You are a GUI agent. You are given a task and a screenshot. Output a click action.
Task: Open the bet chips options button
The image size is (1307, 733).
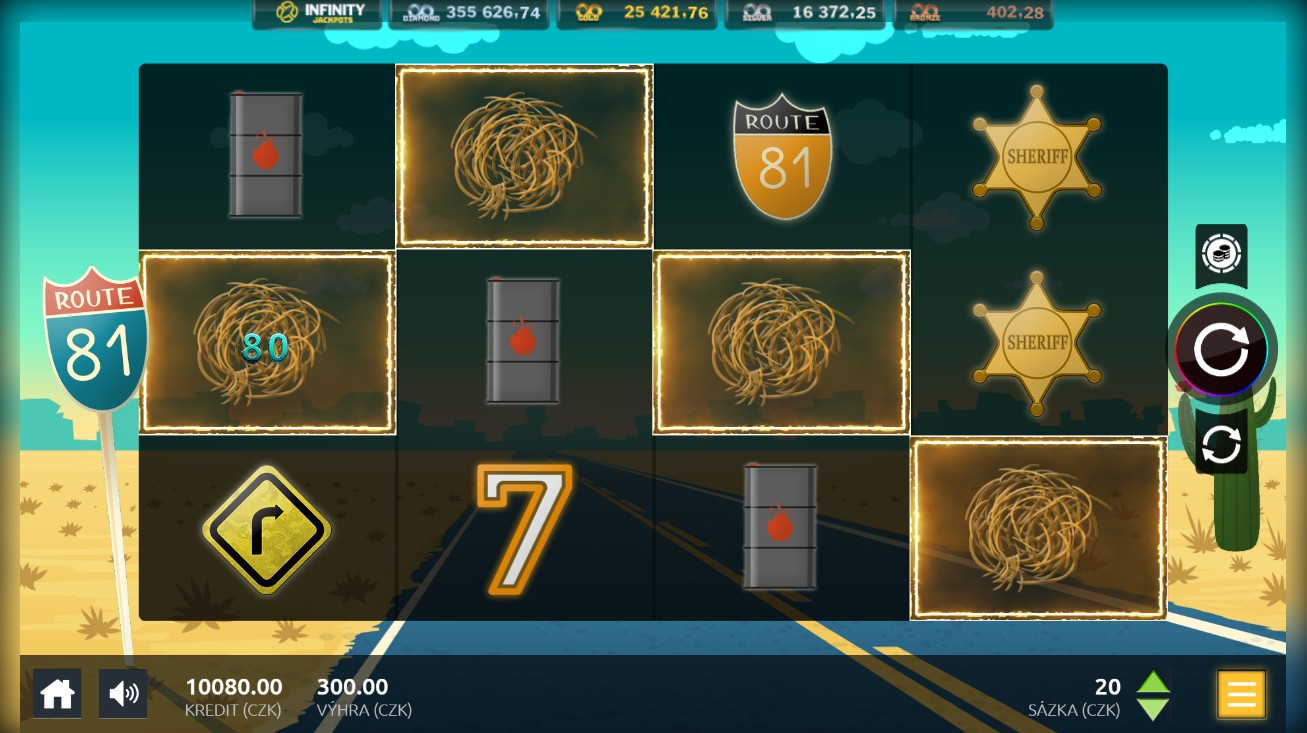coord(1221,254)
